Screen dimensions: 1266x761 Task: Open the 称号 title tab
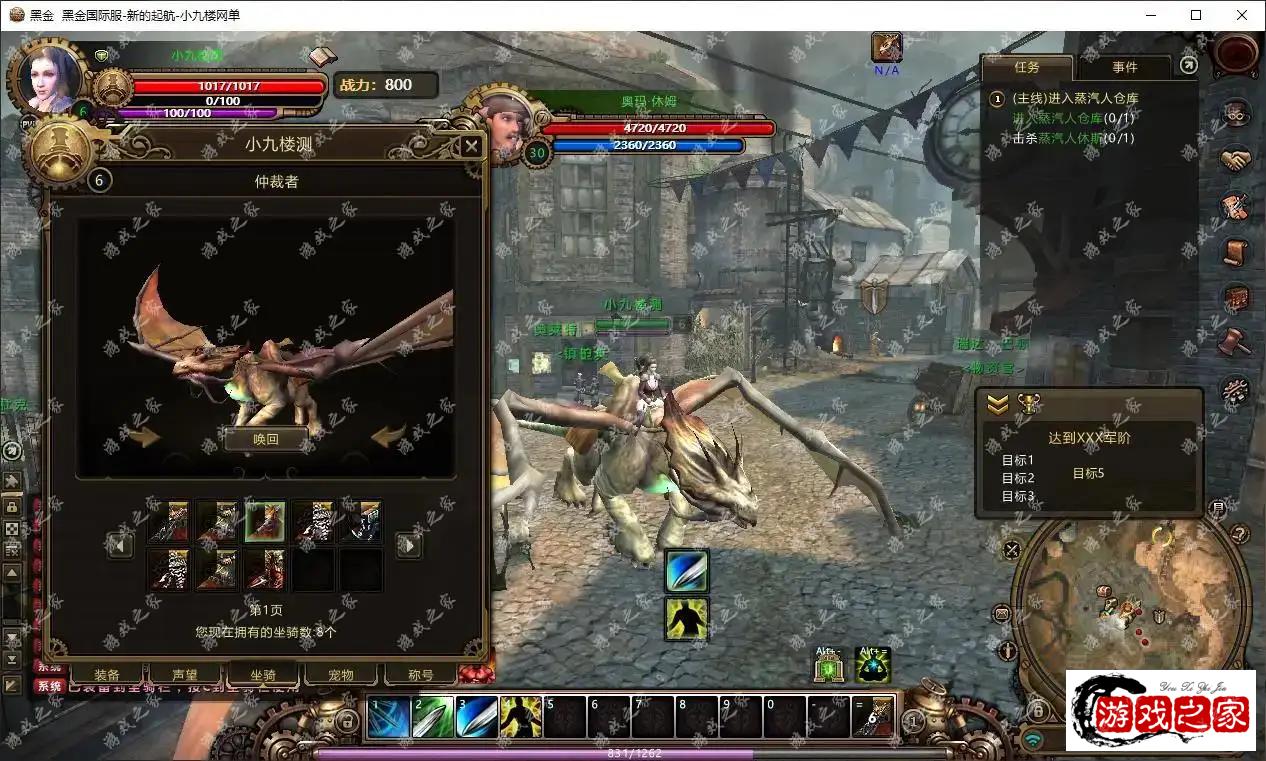click(x=421, y=675)
